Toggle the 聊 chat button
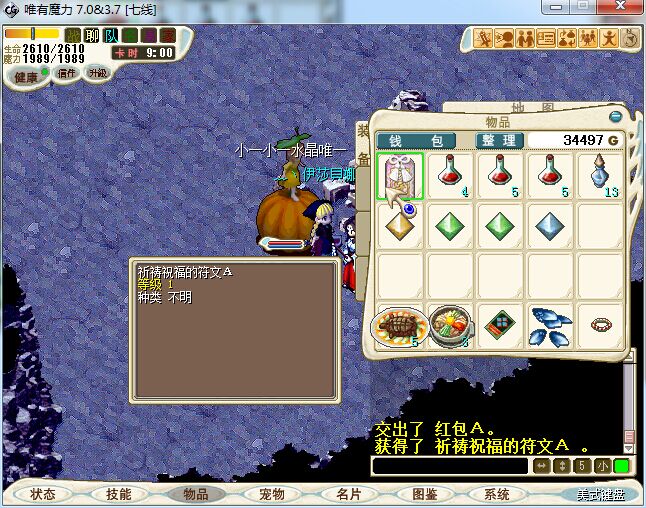 [x=92, y=36]
